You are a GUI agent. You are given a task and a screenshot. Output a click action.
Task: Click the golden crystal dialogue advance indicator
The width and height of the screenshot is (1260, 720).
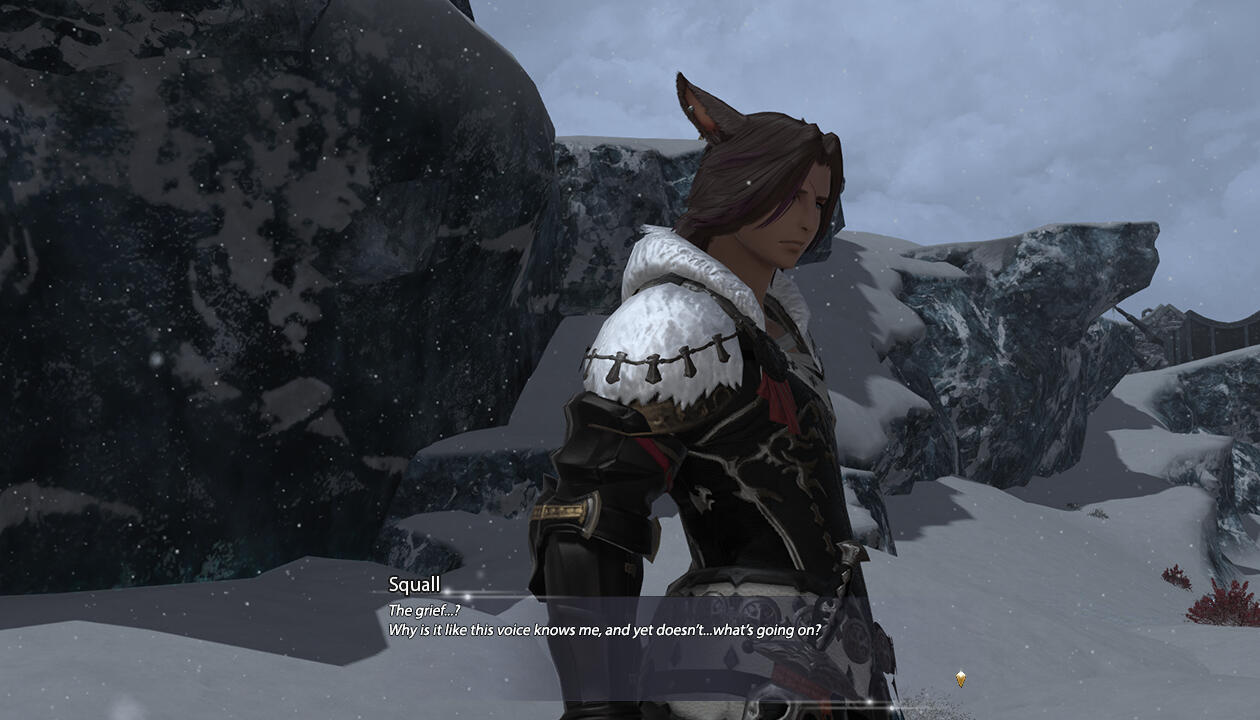click(961, 679)
